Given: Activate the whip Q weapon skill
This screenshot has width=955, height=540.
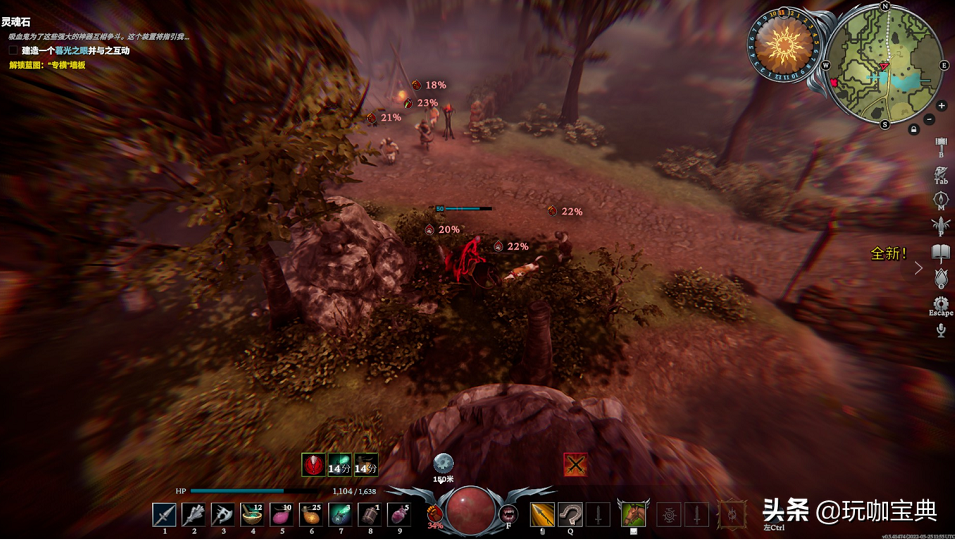Looking at the screenshot, I should pos(570,514).
